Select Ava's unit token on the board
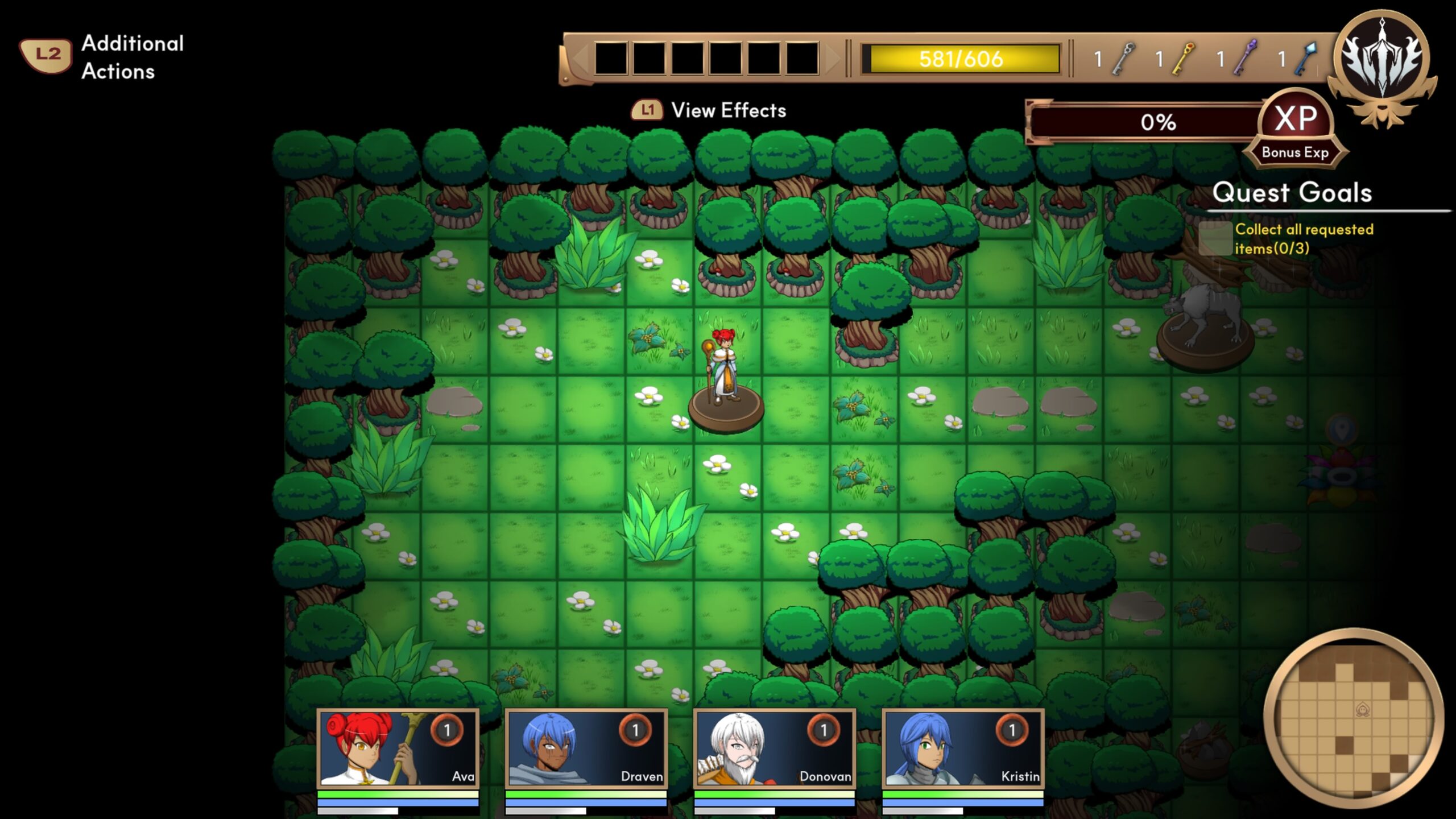The width and height of the screenshot is (1456, 819). (724, 375)
